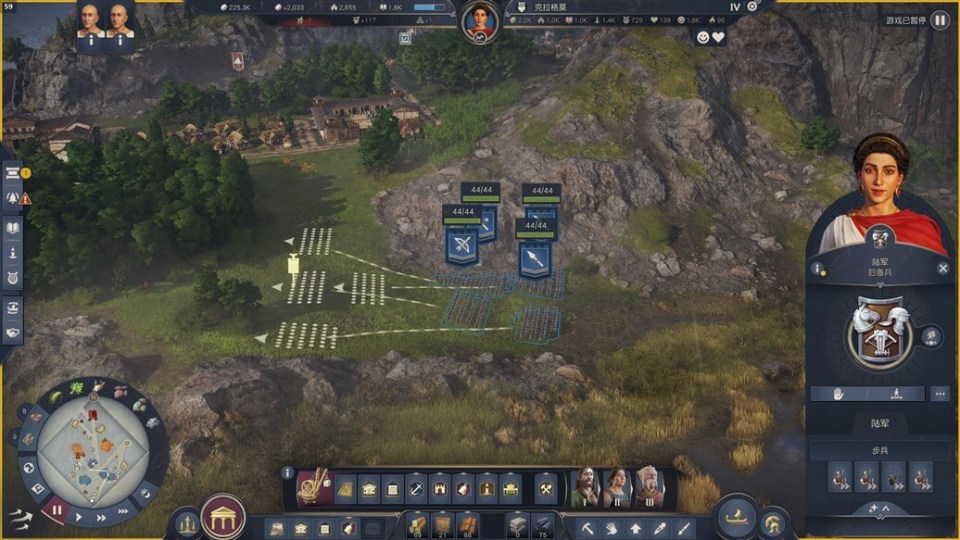Activate the upward arrow upgrade tool
This screenshot has height=540, width=960.
(x=635, y=527)
